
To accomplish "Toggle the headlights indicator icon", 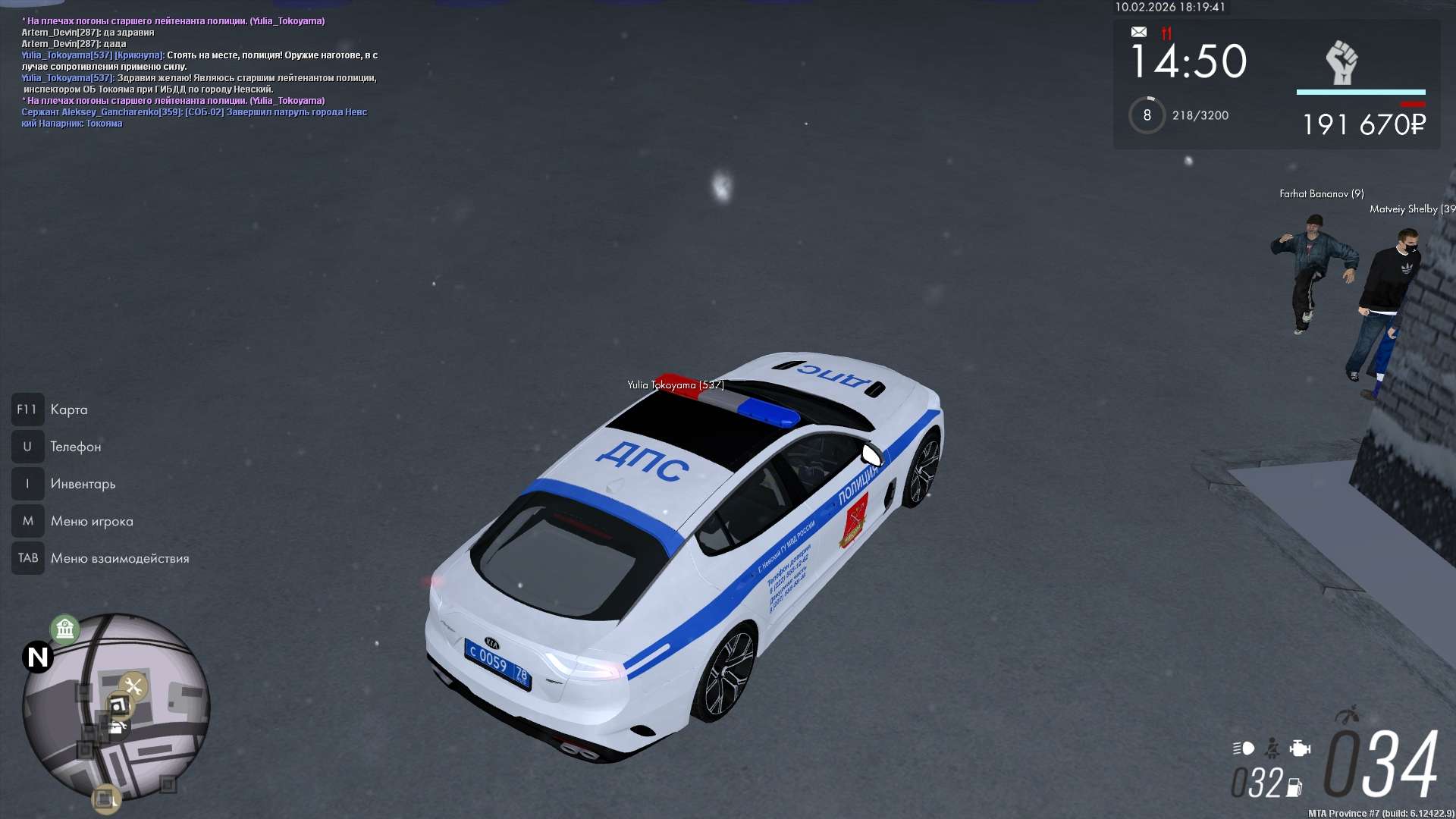I will pyautogui.click(x=1244, y=748).
